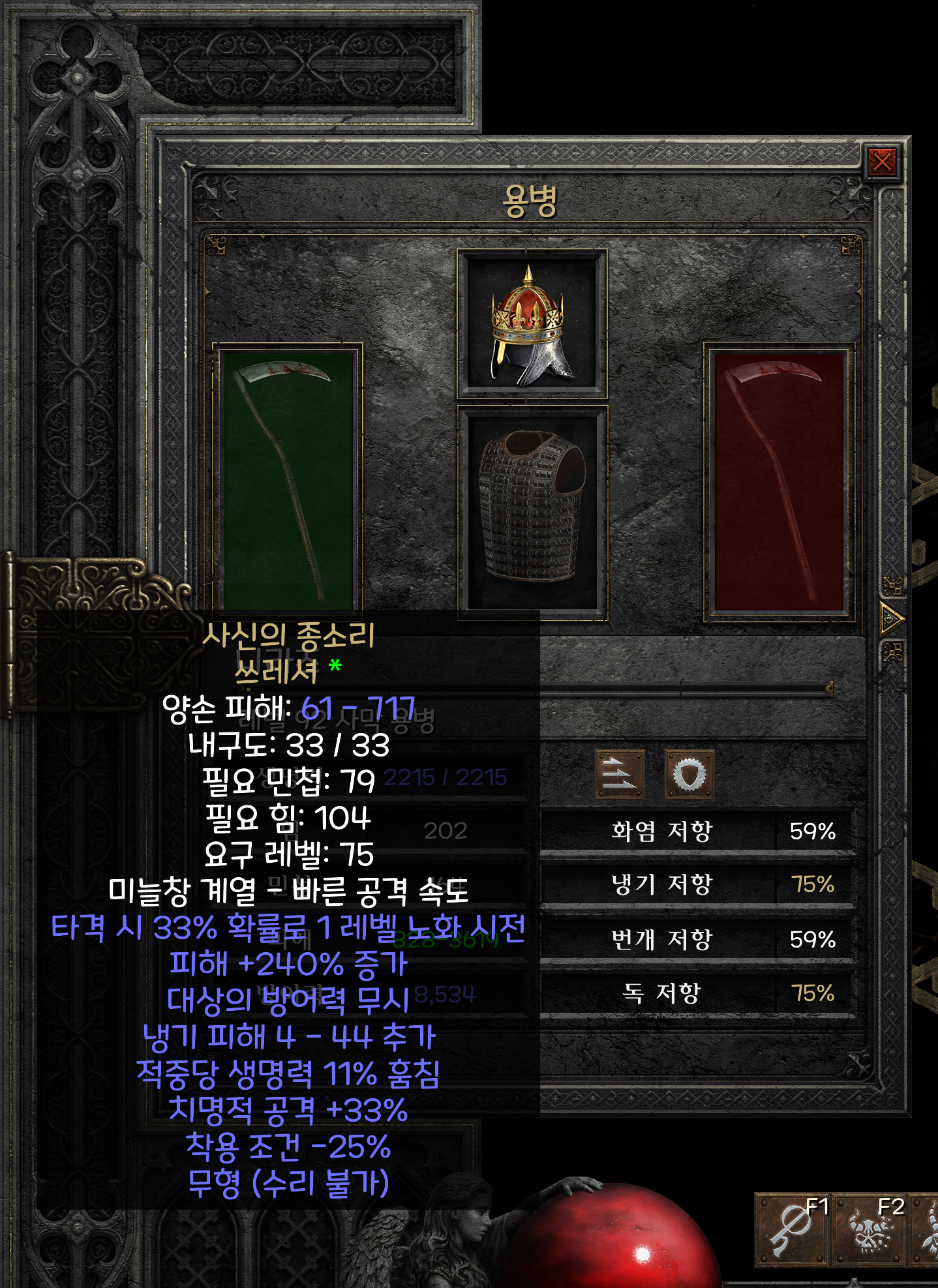938x1288 pixels.
Task: Activate the horned skull F2 skill
Action: (x=871, y=1229)
